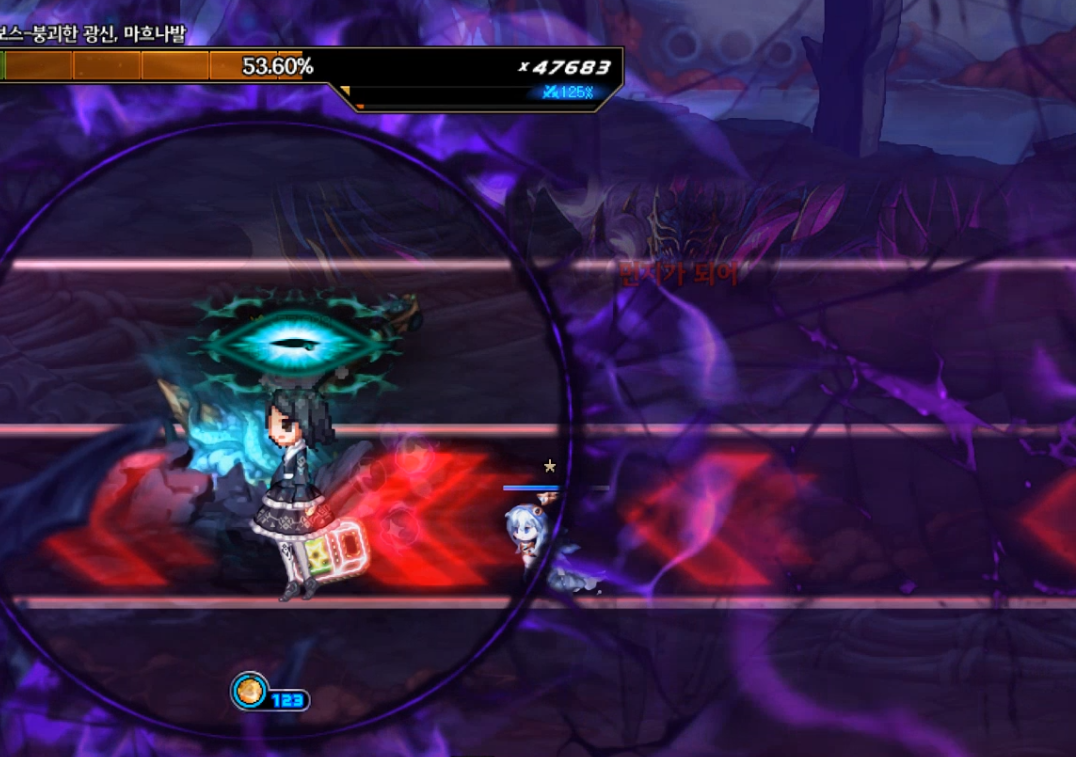Click the orange coin icon beside 123
1076x757 pixels.
[x=249, y=691]
